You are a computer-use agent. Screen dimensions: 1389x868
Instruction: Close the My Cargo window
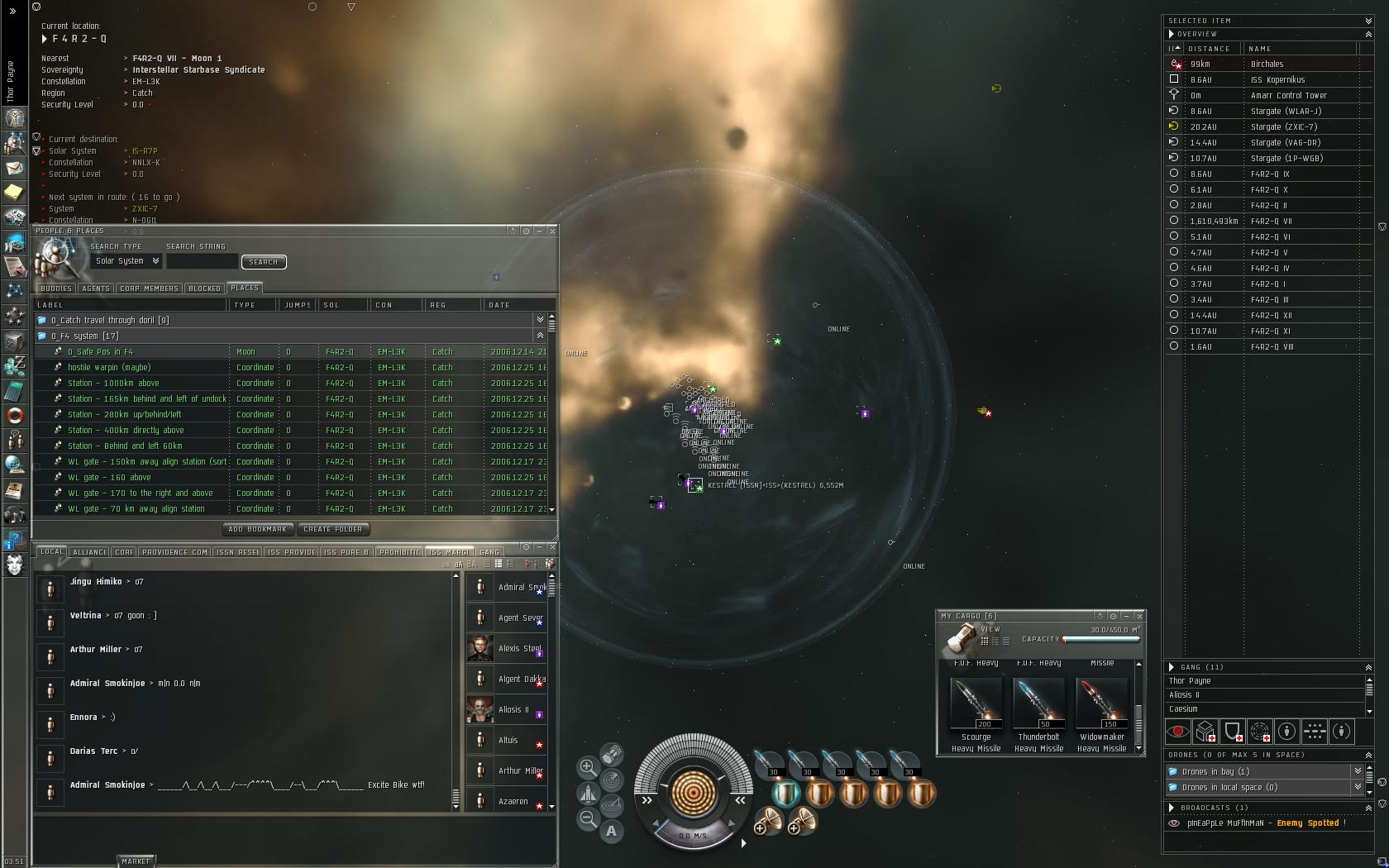coord(1139,616)
